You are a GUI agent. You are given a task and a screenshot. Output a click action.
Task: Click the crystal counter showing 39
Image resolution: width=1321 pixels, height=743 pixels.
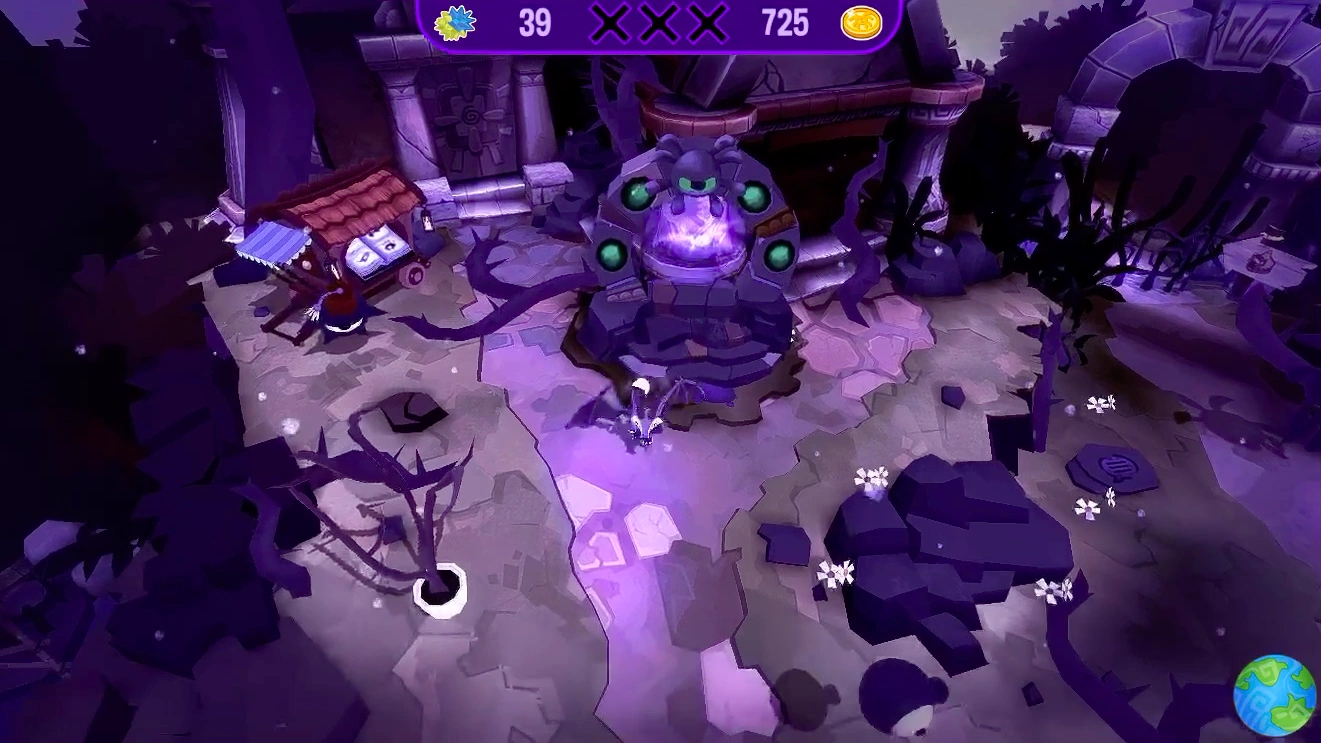point(536,23)
